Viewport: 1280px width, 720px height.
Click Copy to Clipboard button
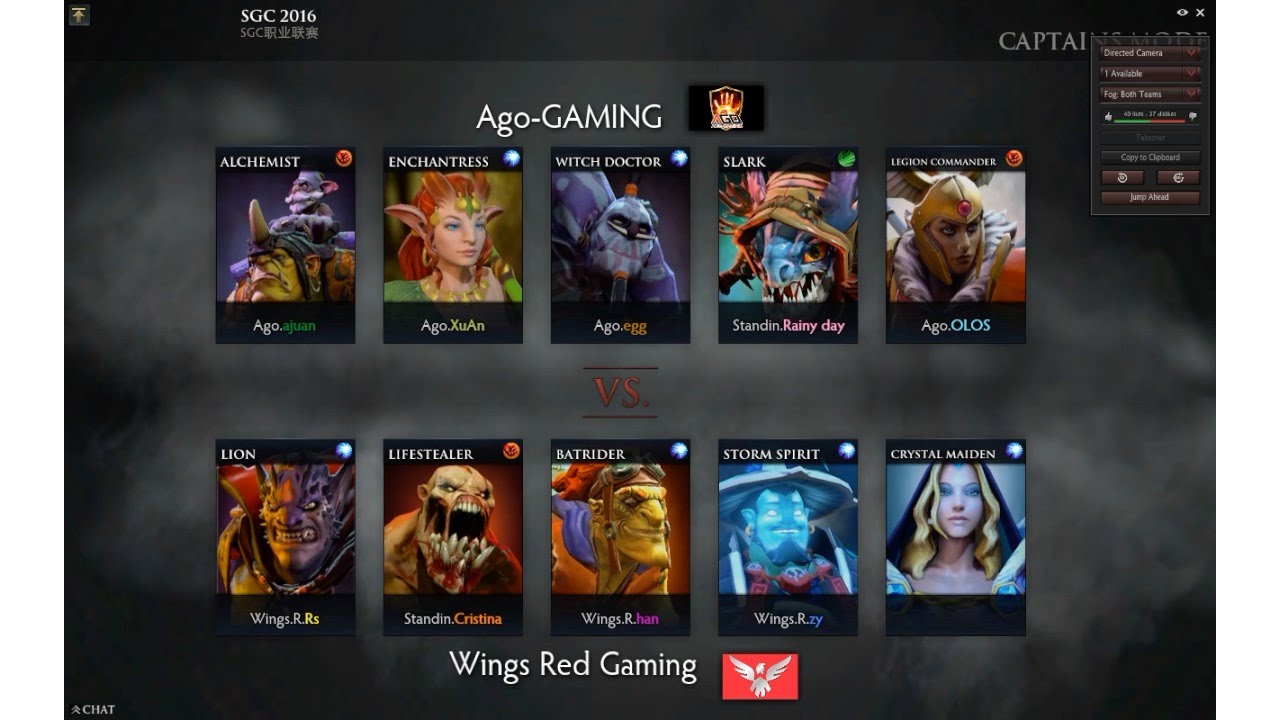[x=1150, y=157]
